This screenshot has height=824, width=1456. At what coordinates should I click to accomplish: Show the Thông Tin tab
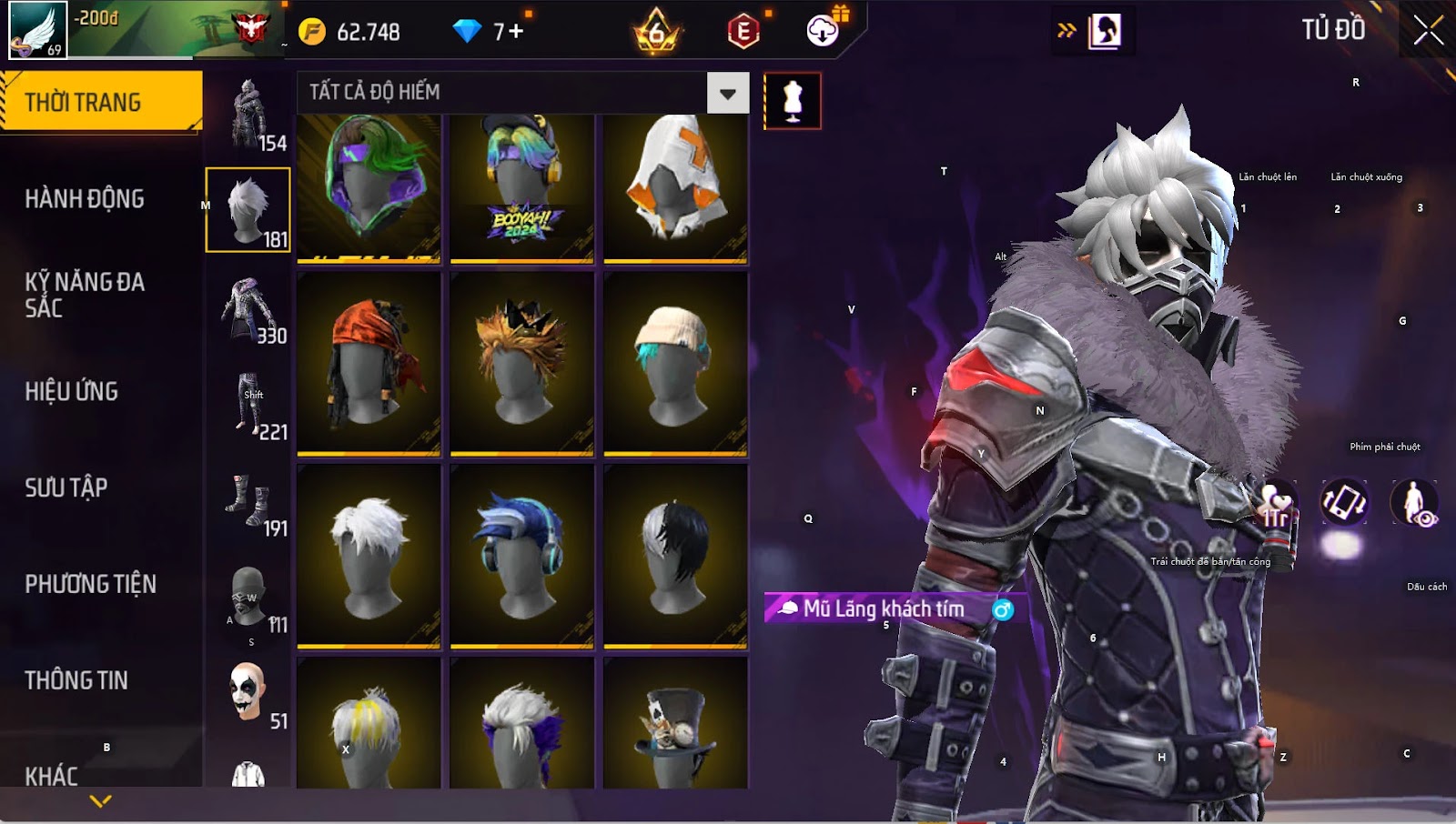[76, 680]
